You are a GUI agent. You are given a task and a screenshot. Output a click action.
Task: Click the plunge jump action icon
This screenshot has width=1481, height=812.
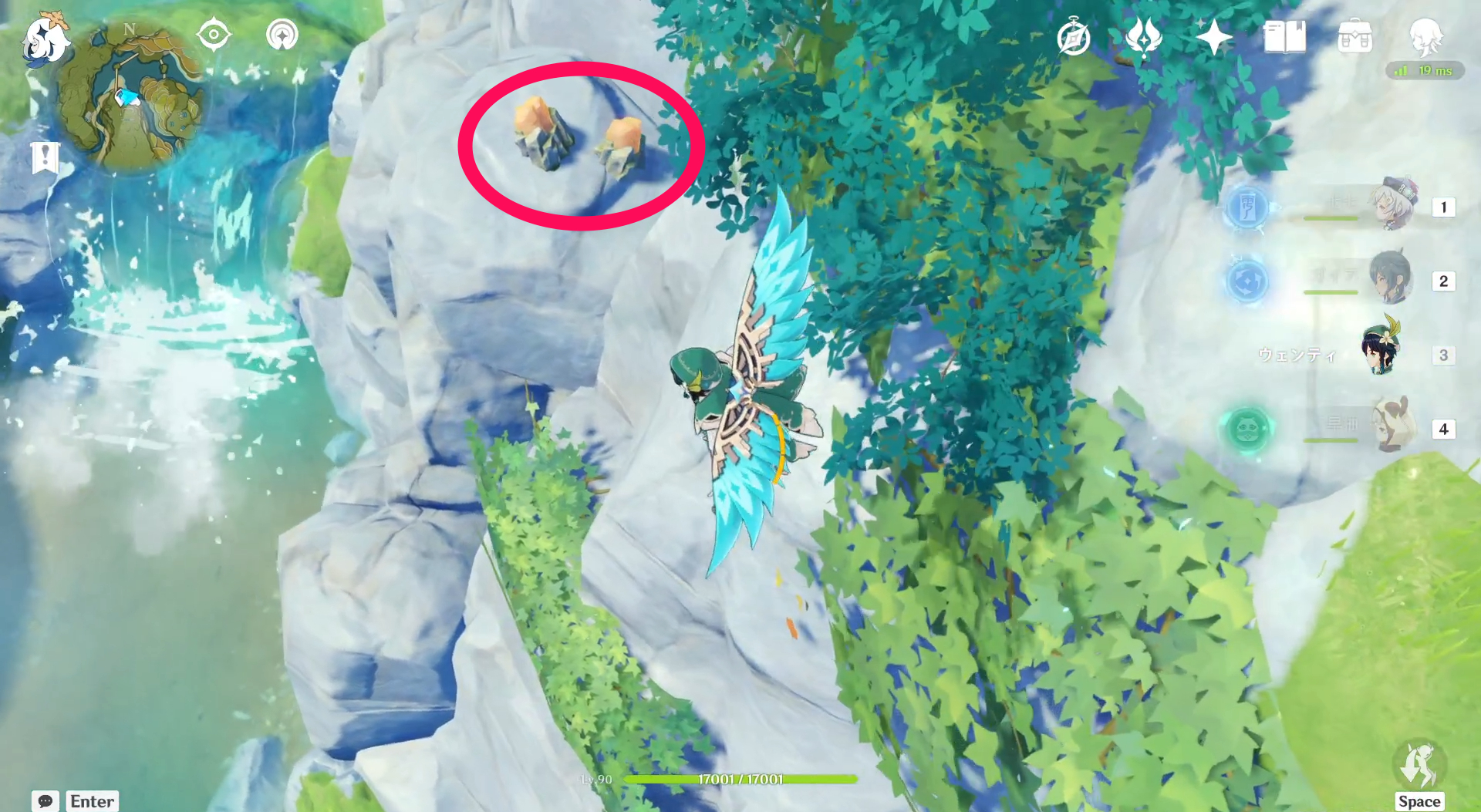(1419, 767)
